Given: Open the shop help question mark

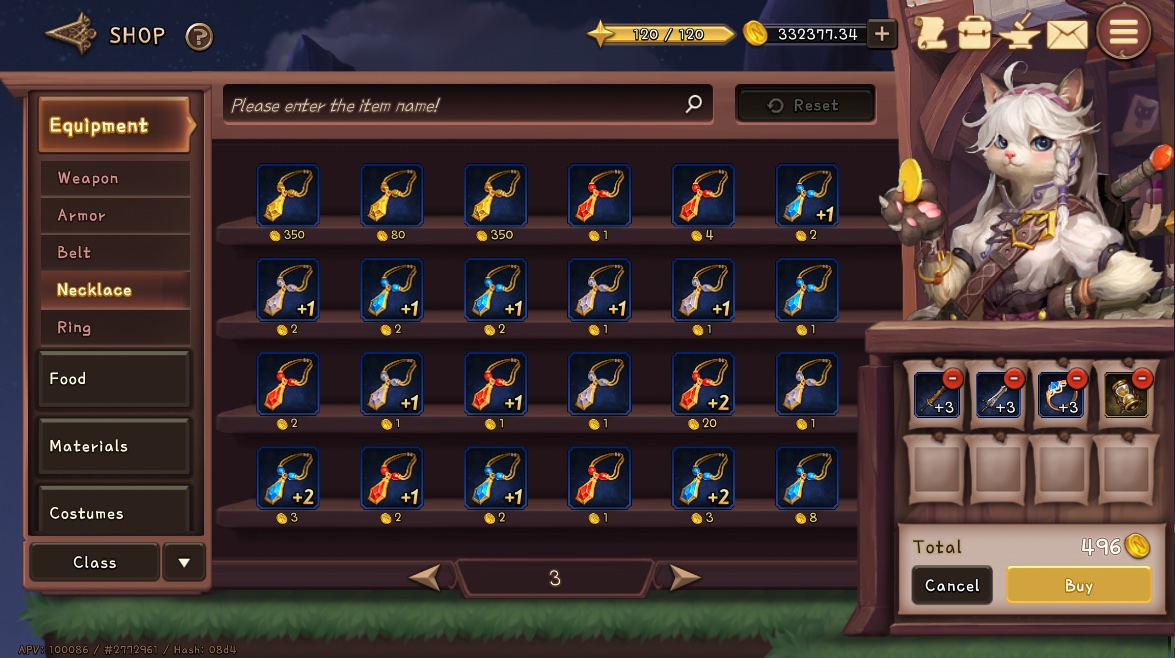Looking at the screenshot, I should tap(199, 37).
